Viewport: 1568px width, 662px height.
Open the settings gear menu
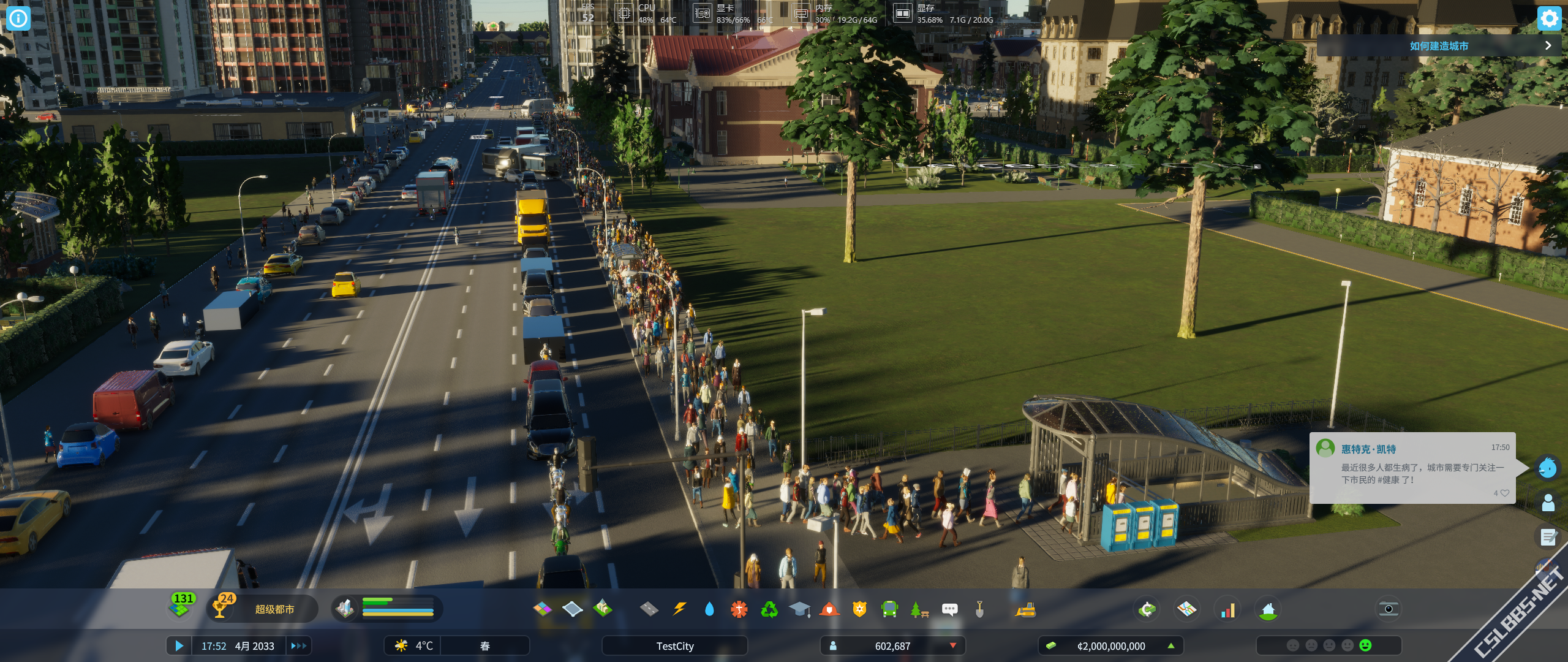pyautogui.click(x=1549, y=18)
